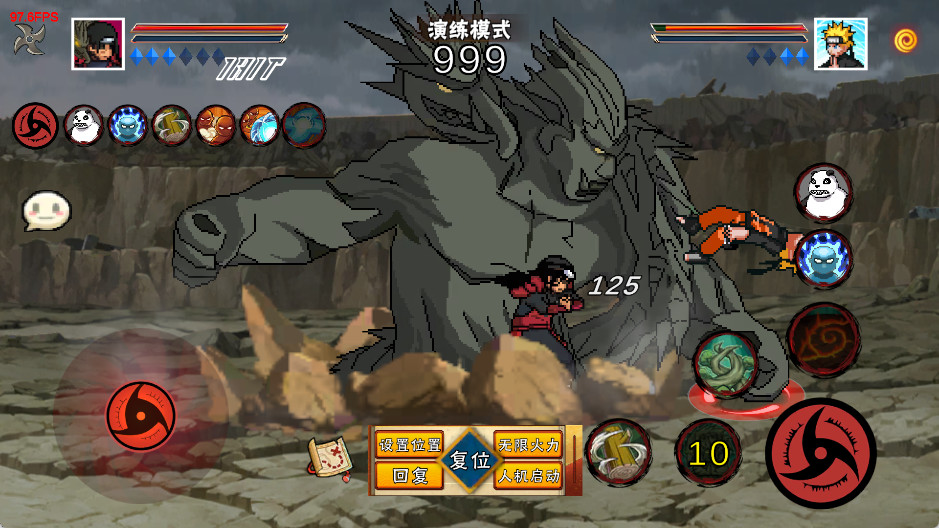The width and height of the screenshot is (939, 528).
Task: Select the two orange faces skill icon
Action: [215, 126]
